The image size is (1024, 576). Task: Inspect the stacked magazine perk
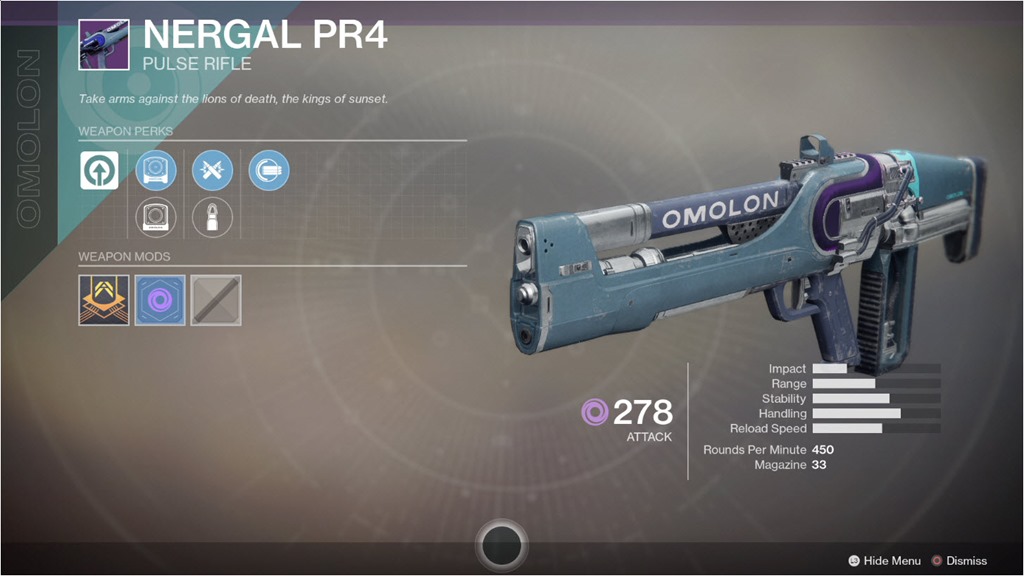[269, 171]
